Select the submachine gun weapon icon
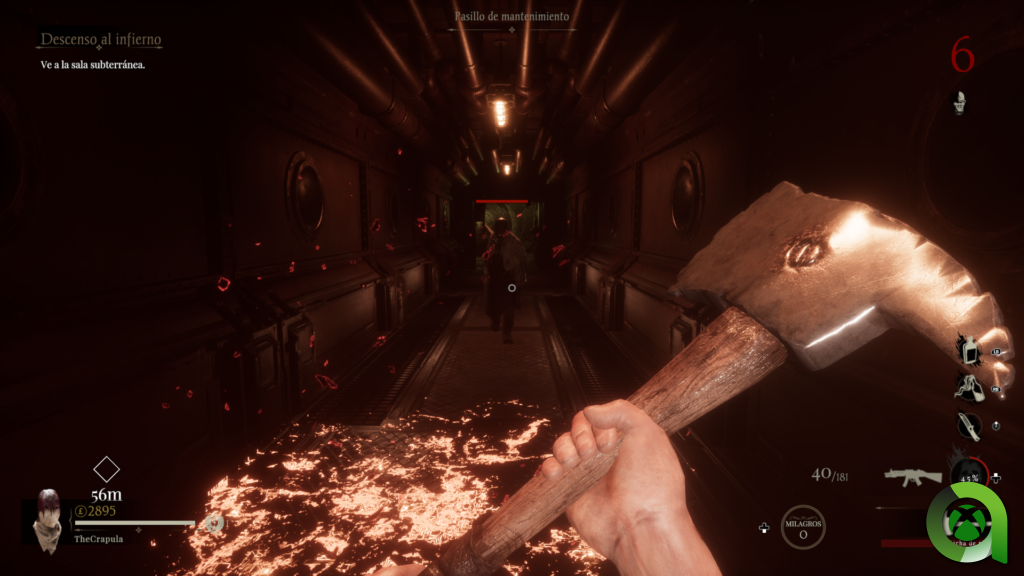The width and height of the screenshot is (1024, 576). (913, 476)
